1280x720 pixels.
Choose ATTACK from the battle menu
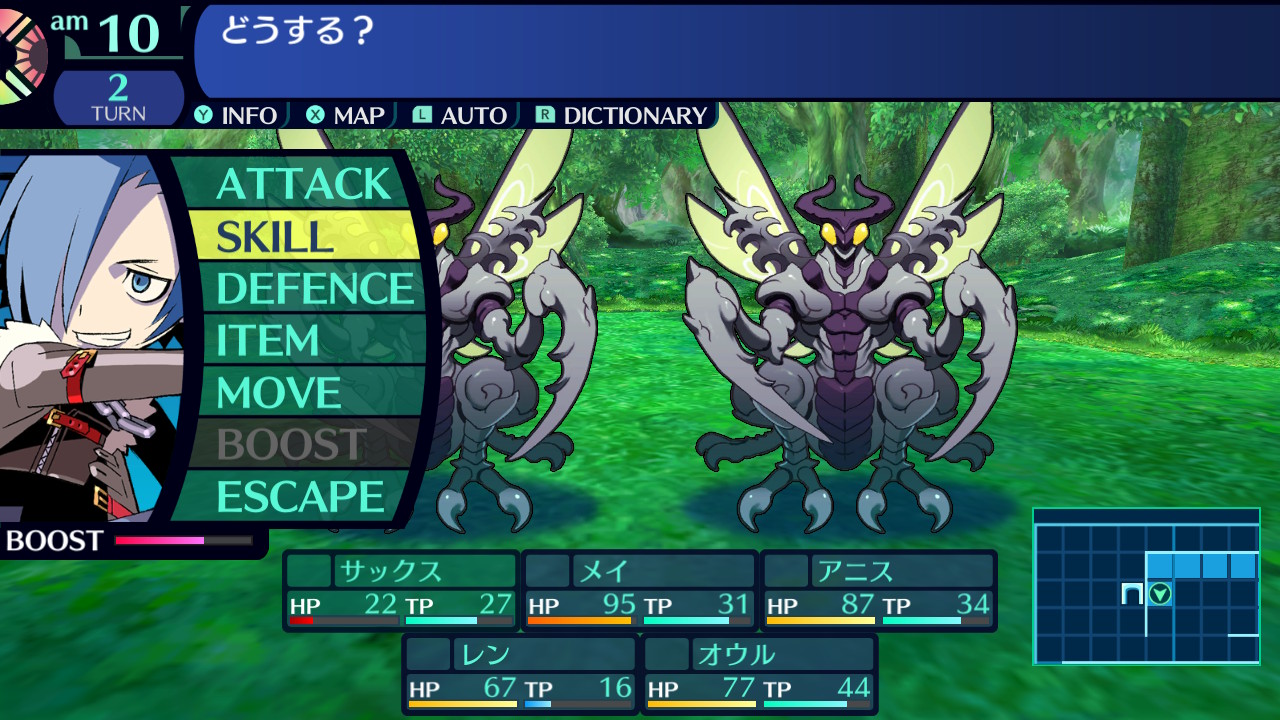[x=303, y=184]
